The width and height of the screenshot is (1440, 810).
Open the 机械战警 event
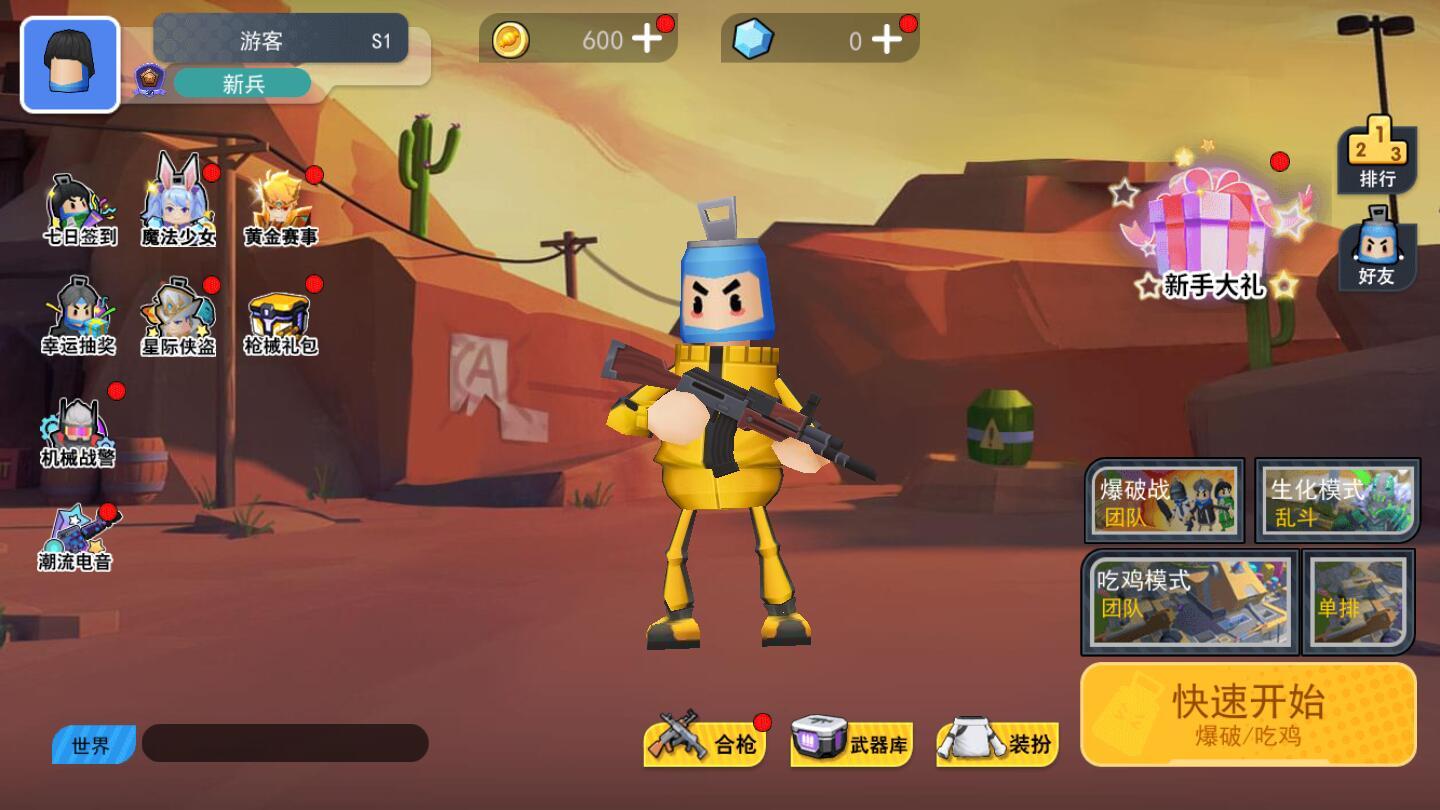(78, 432)
